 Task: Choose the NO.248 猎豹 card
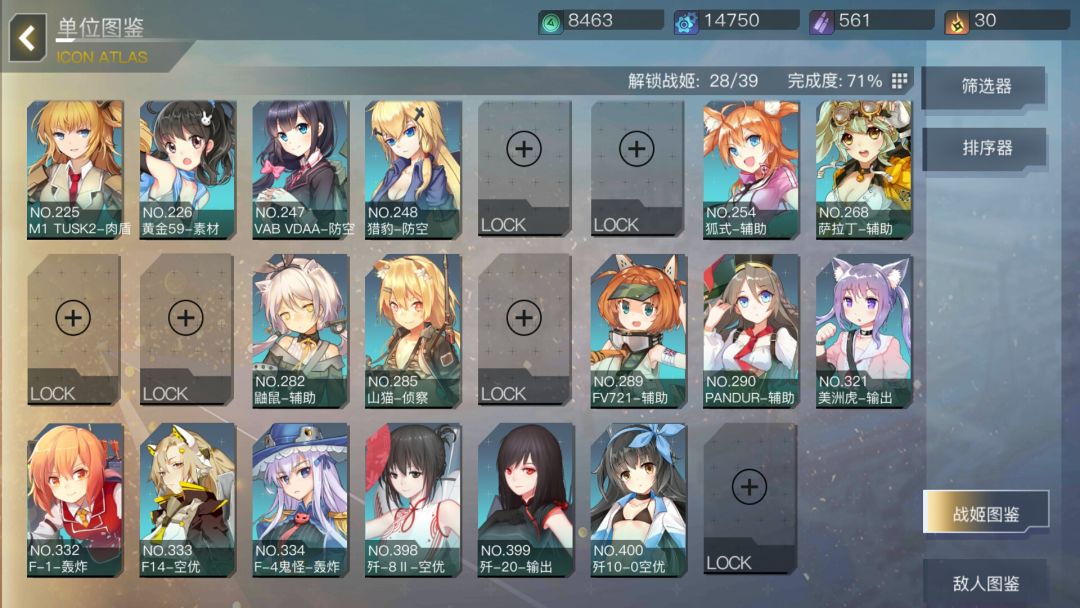click(413, 168)
